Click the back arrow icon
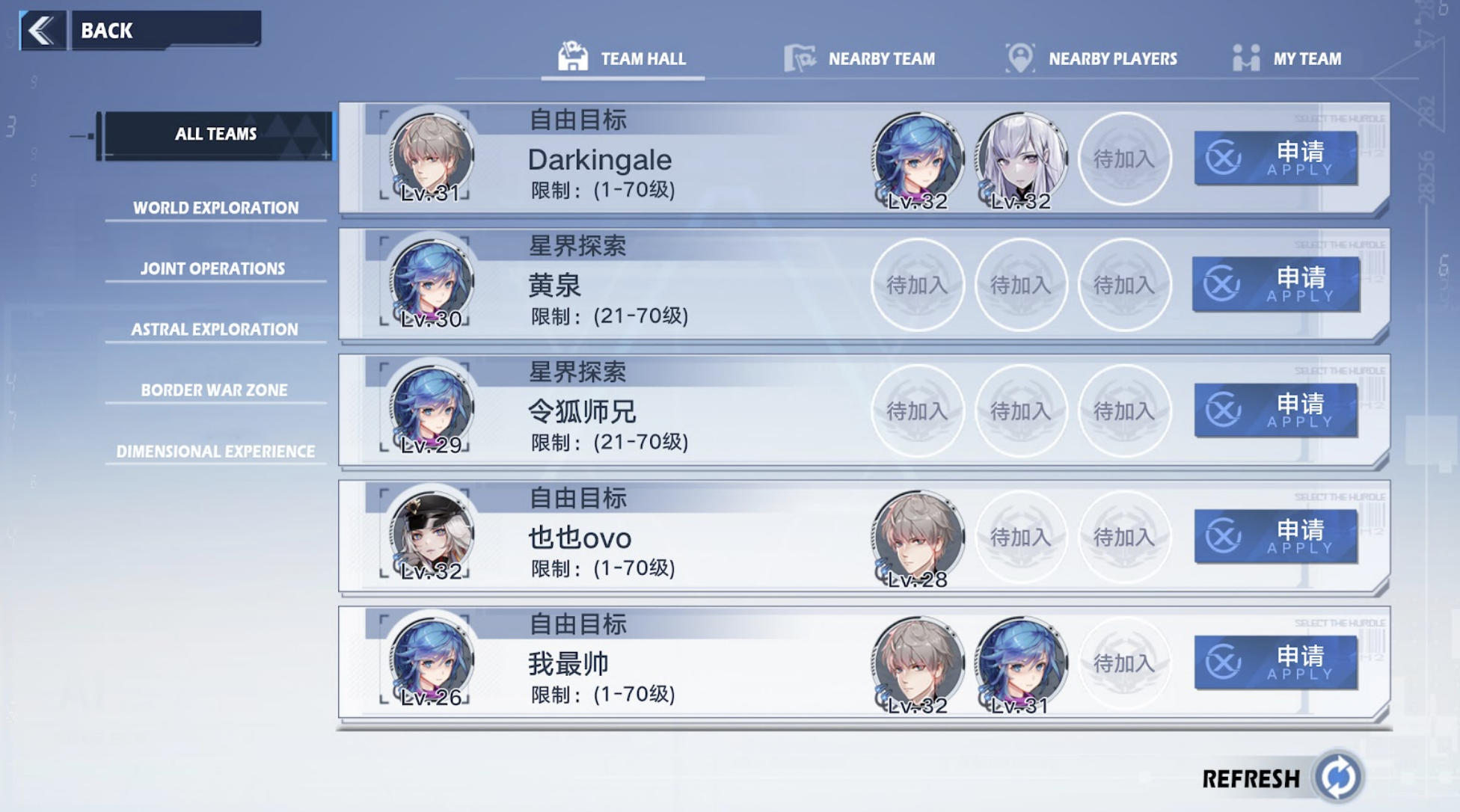 41,30
